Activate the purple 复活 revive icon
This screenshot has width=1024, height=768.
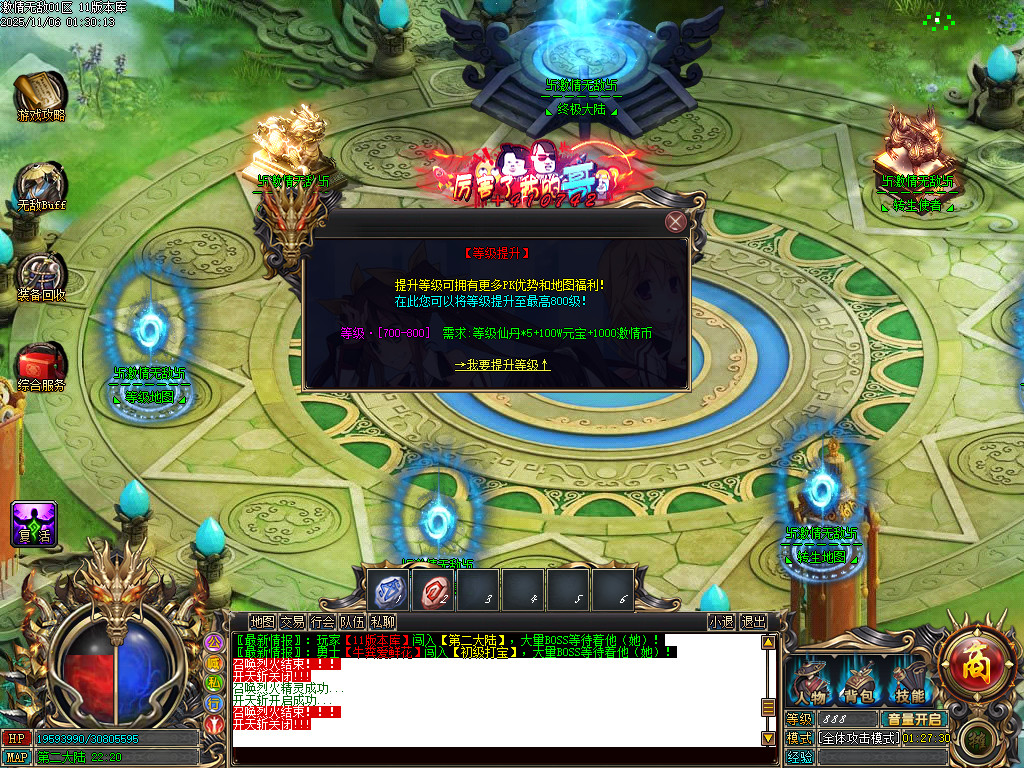(33, 523)
